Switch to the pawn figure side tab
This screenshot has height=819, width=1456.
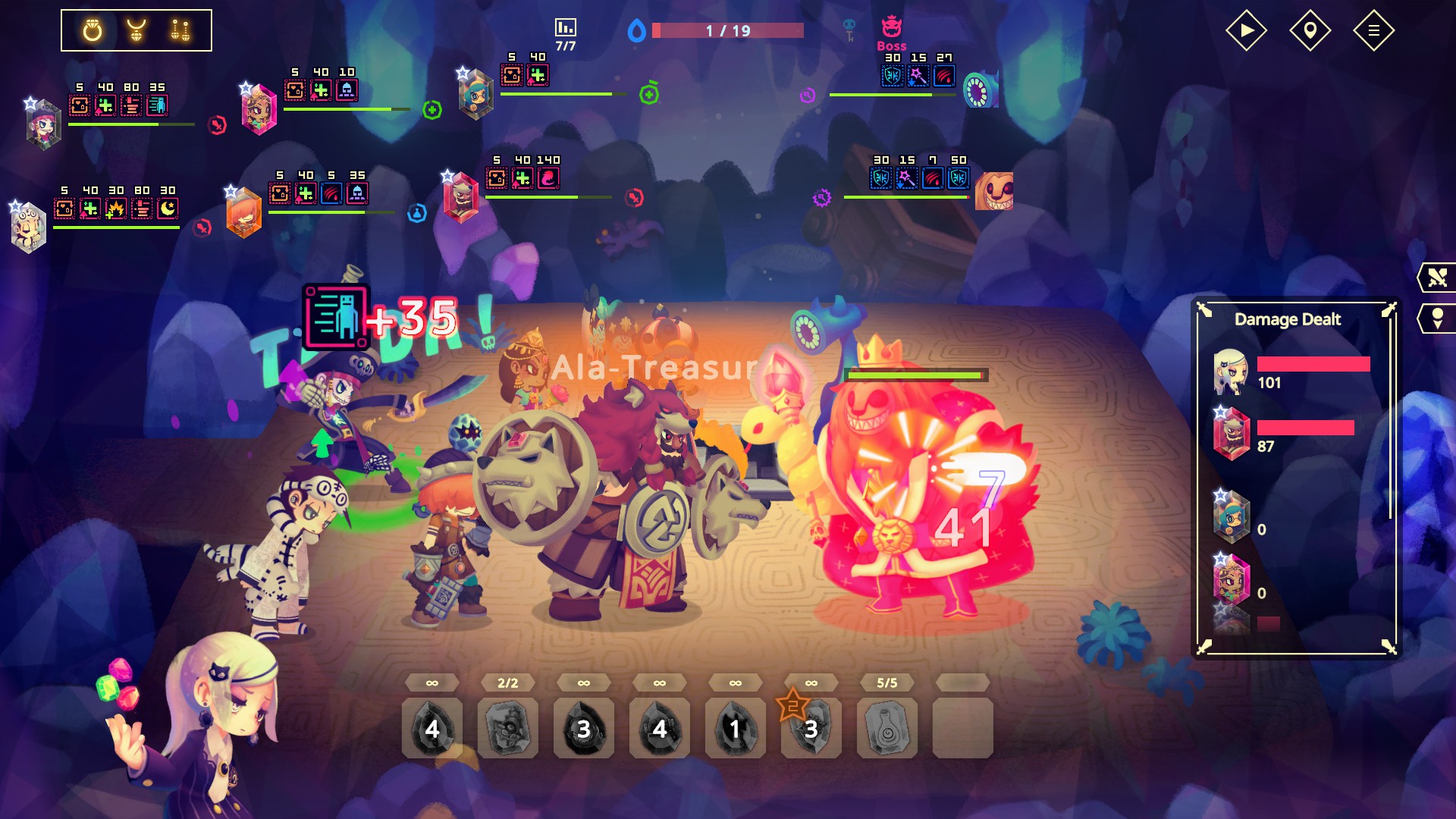(1437, 318)
